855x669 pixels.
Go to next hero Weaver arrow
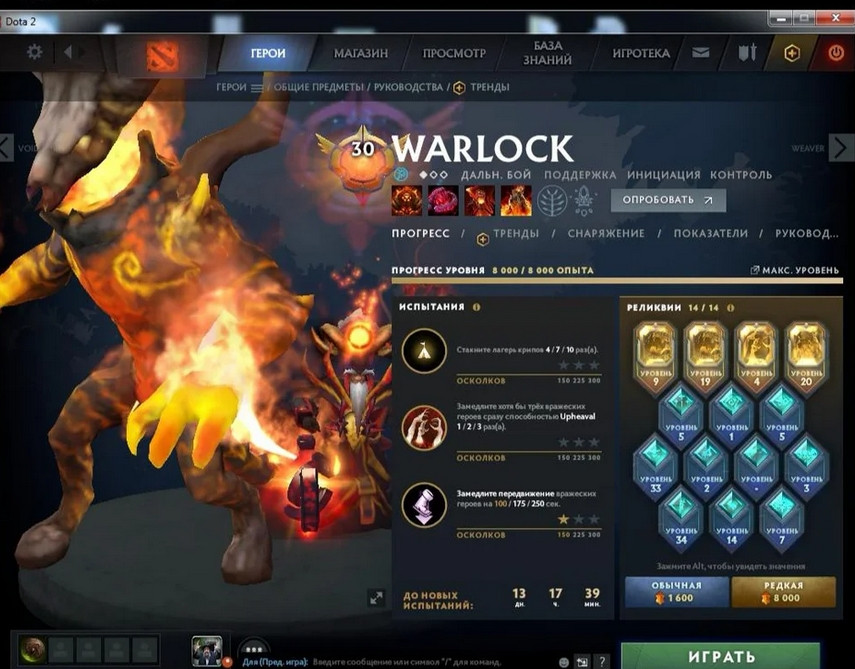coord(842,149)
